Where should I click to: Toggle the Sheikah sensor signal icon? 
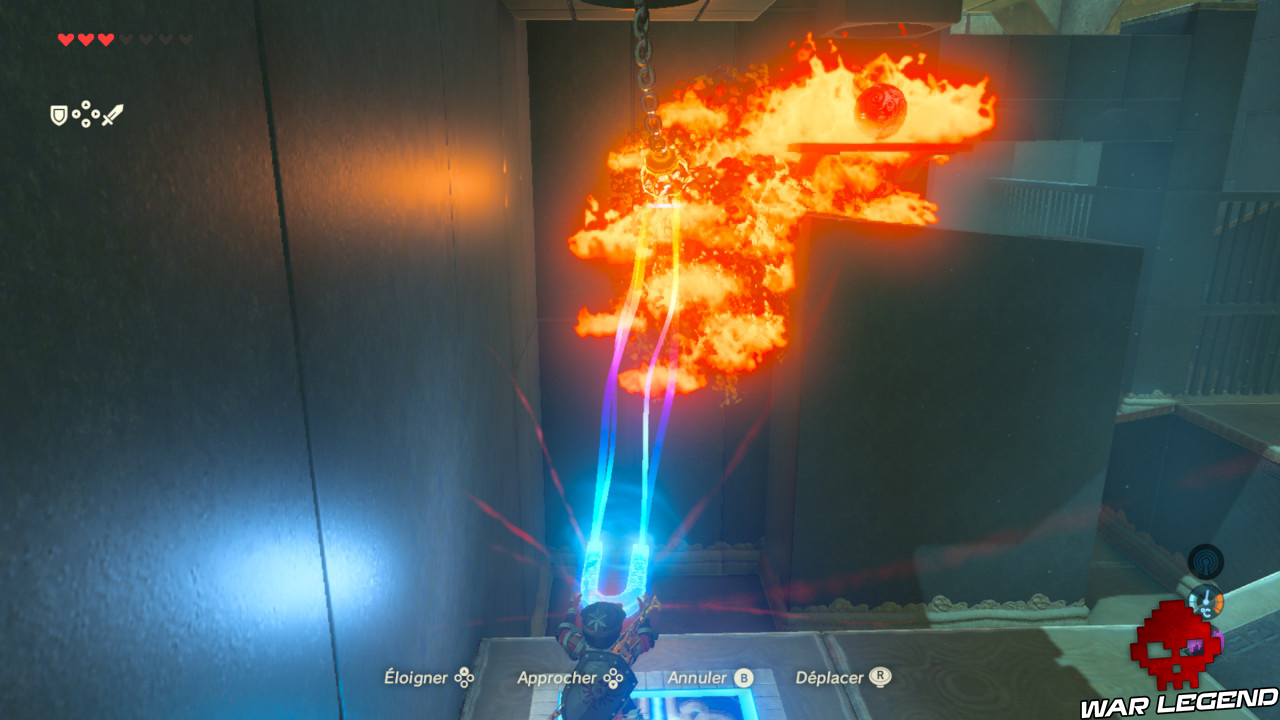pos(1205,560)
